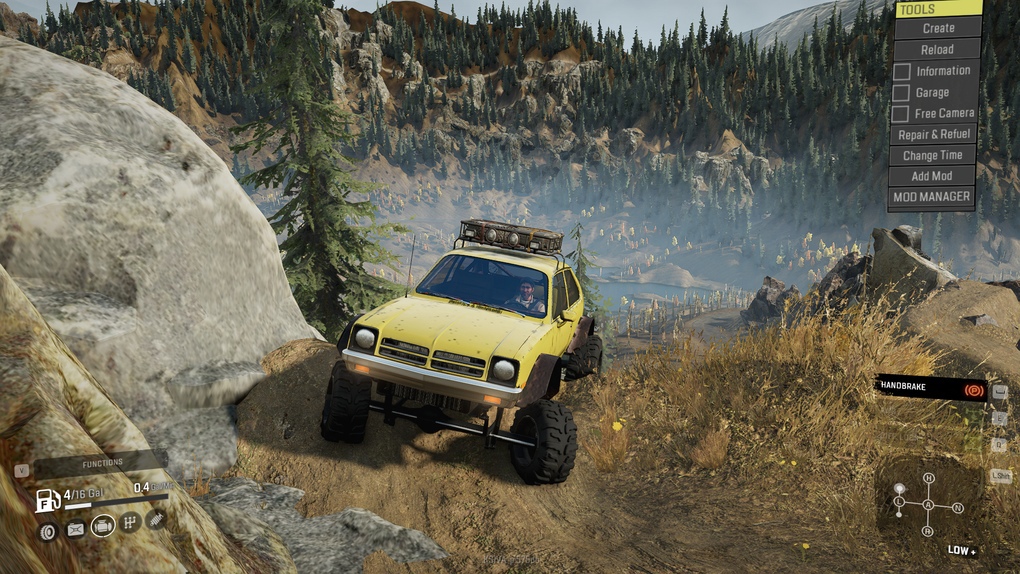
Task: Click the Create button in Tools
Action: [x=937, y=28]
